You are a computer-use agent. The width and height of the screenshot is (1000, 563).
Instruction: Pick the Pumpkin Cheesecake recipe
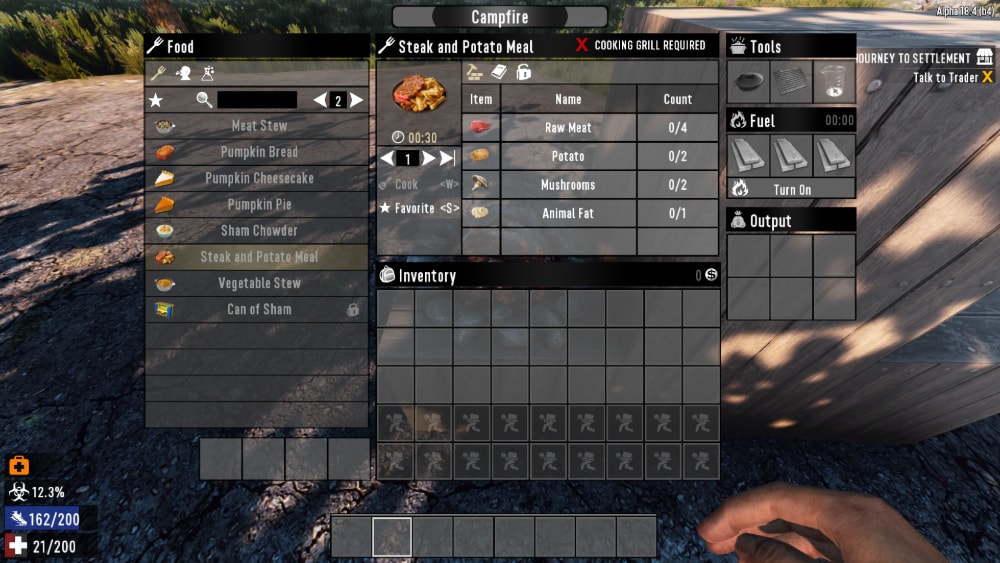tap(258, 178)
